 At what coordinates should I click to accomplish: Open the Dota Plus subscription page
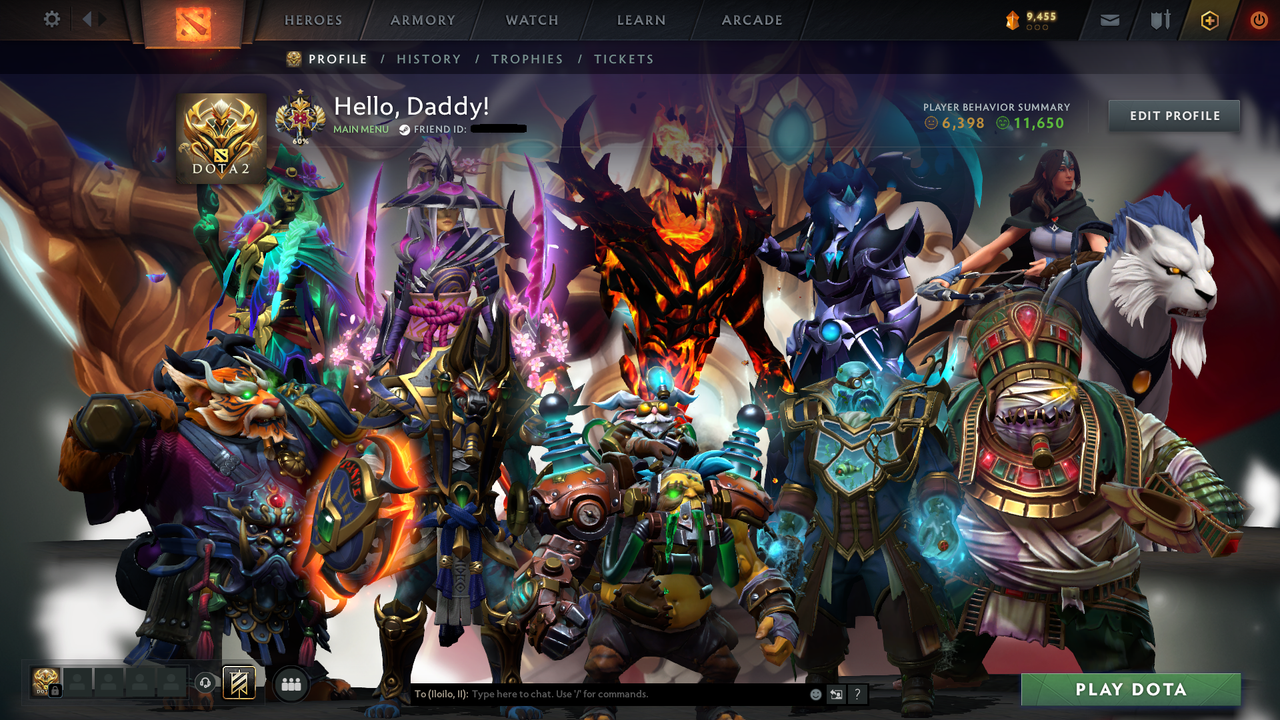(1209, 19)
